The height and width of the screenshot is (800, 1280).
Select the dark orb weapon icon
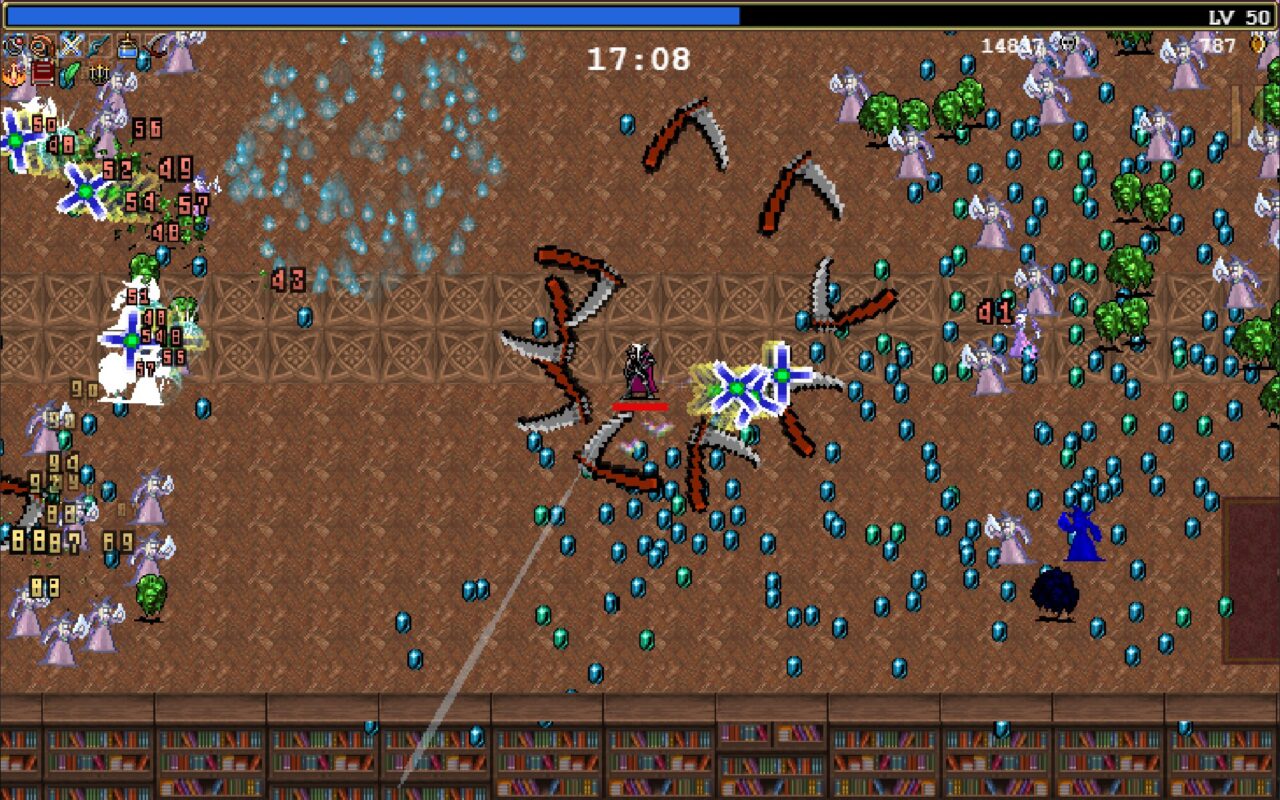(x=15, y=46)
